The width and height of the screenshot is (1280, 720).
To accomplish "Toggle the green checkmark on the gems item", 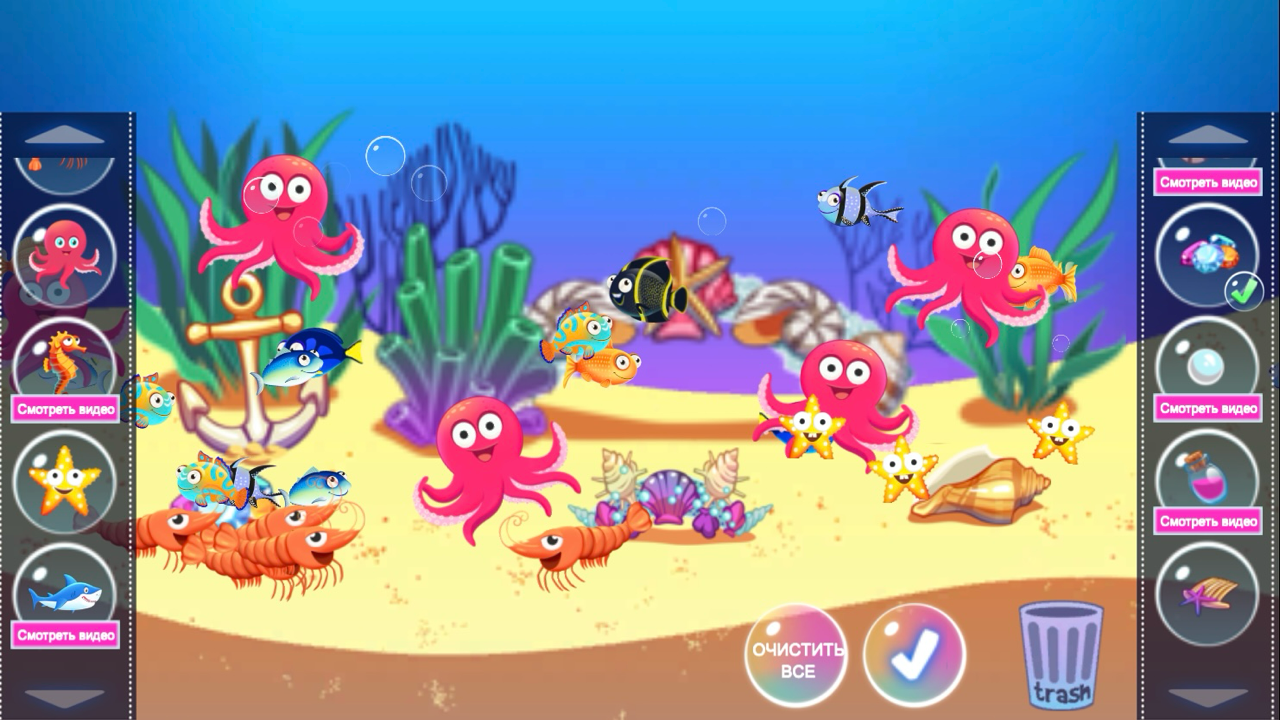I will [x=1242, y=291].
